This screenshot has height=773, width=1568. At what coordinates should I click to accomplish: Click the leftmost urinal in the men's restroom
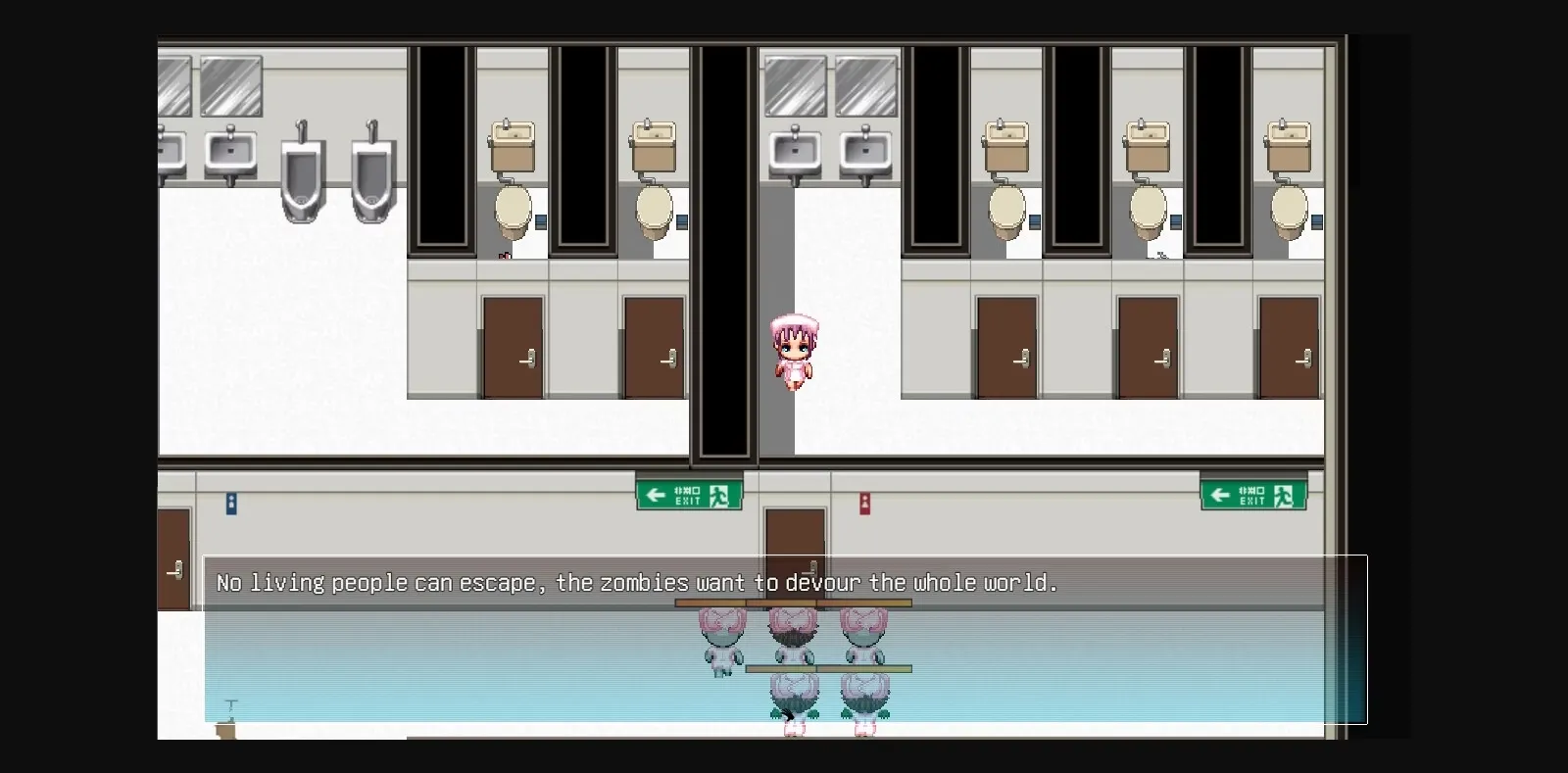[x=301, y=176]
